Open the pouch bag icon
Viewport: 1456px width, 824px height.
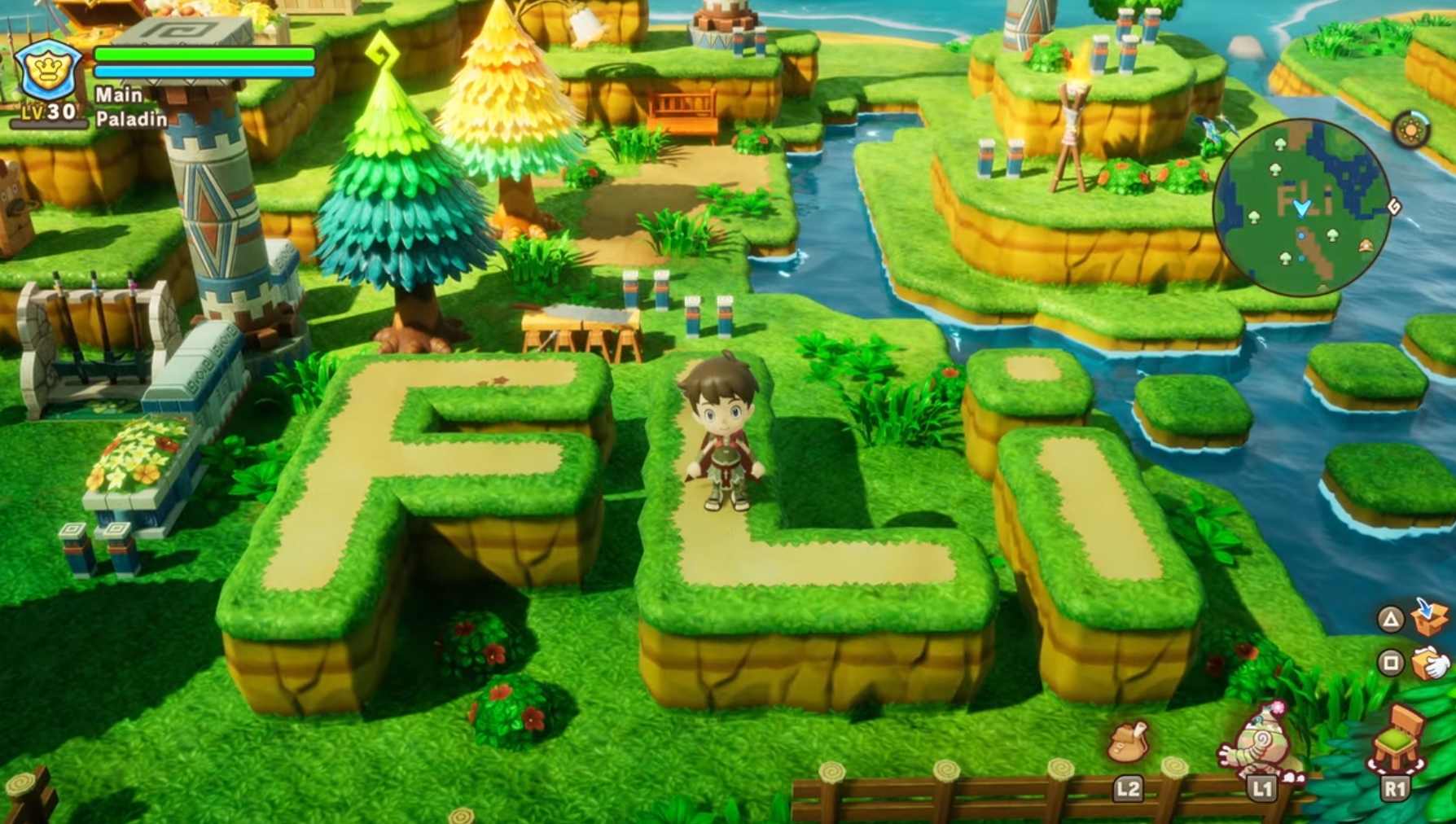[1129, 742]
